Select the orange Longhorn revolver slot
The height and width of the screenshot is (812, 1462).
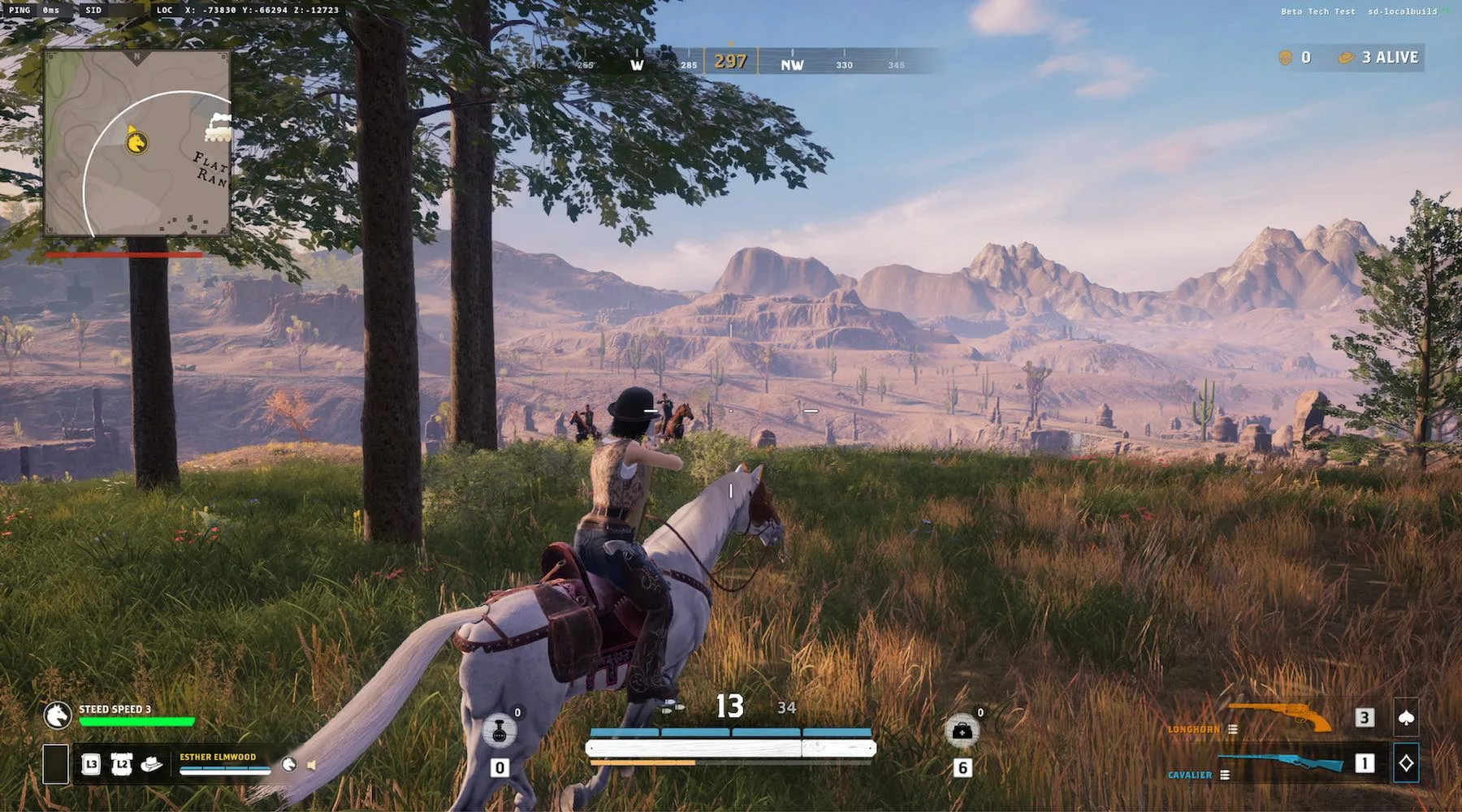pos(1280,717)
